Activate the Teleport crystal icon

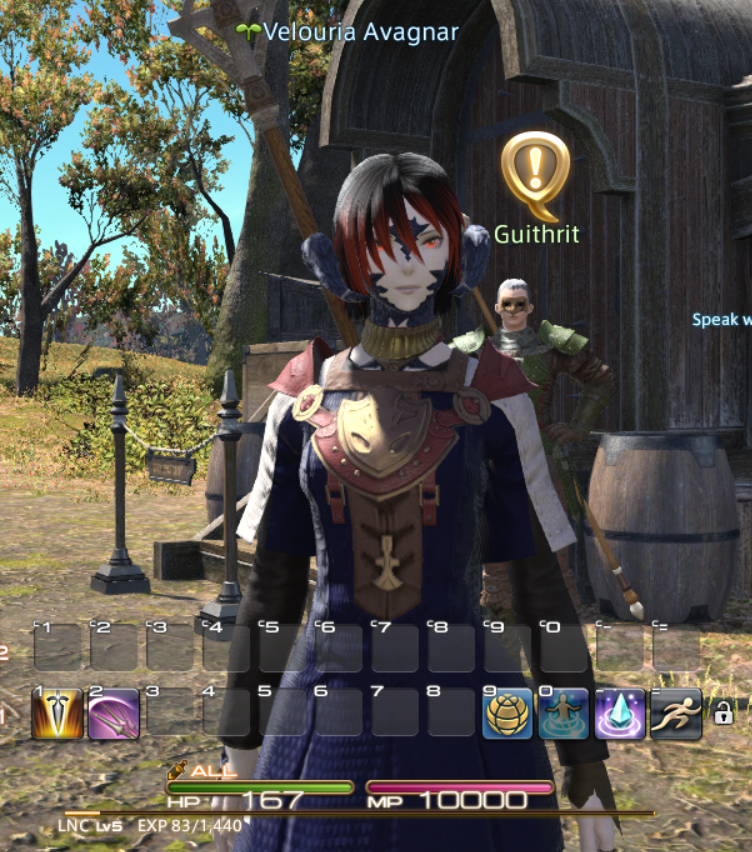click(620, 713)
